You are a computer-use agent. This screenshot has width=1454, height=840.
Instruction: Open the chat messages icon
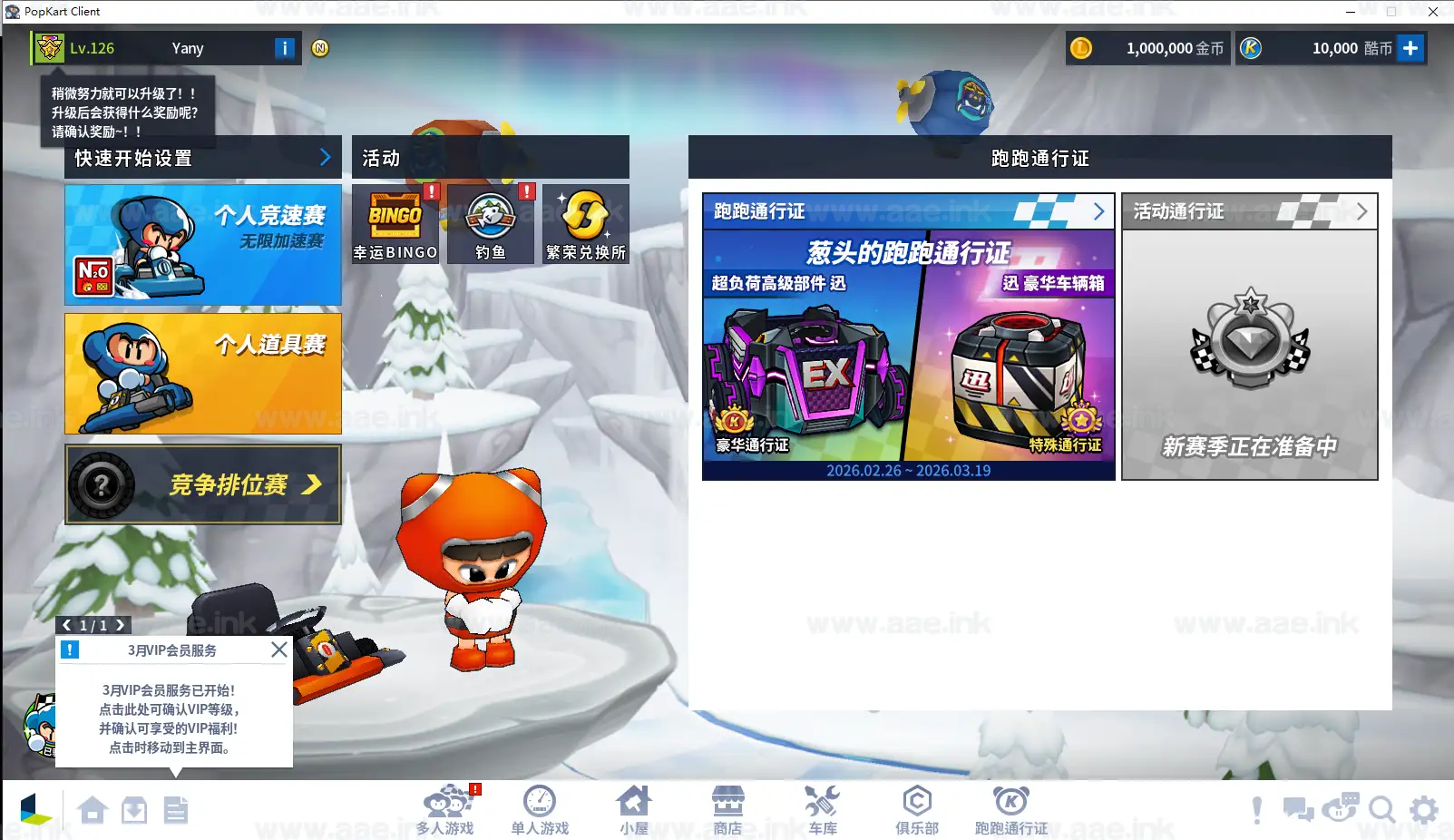pyautogui.click(x=1299, y=810)
